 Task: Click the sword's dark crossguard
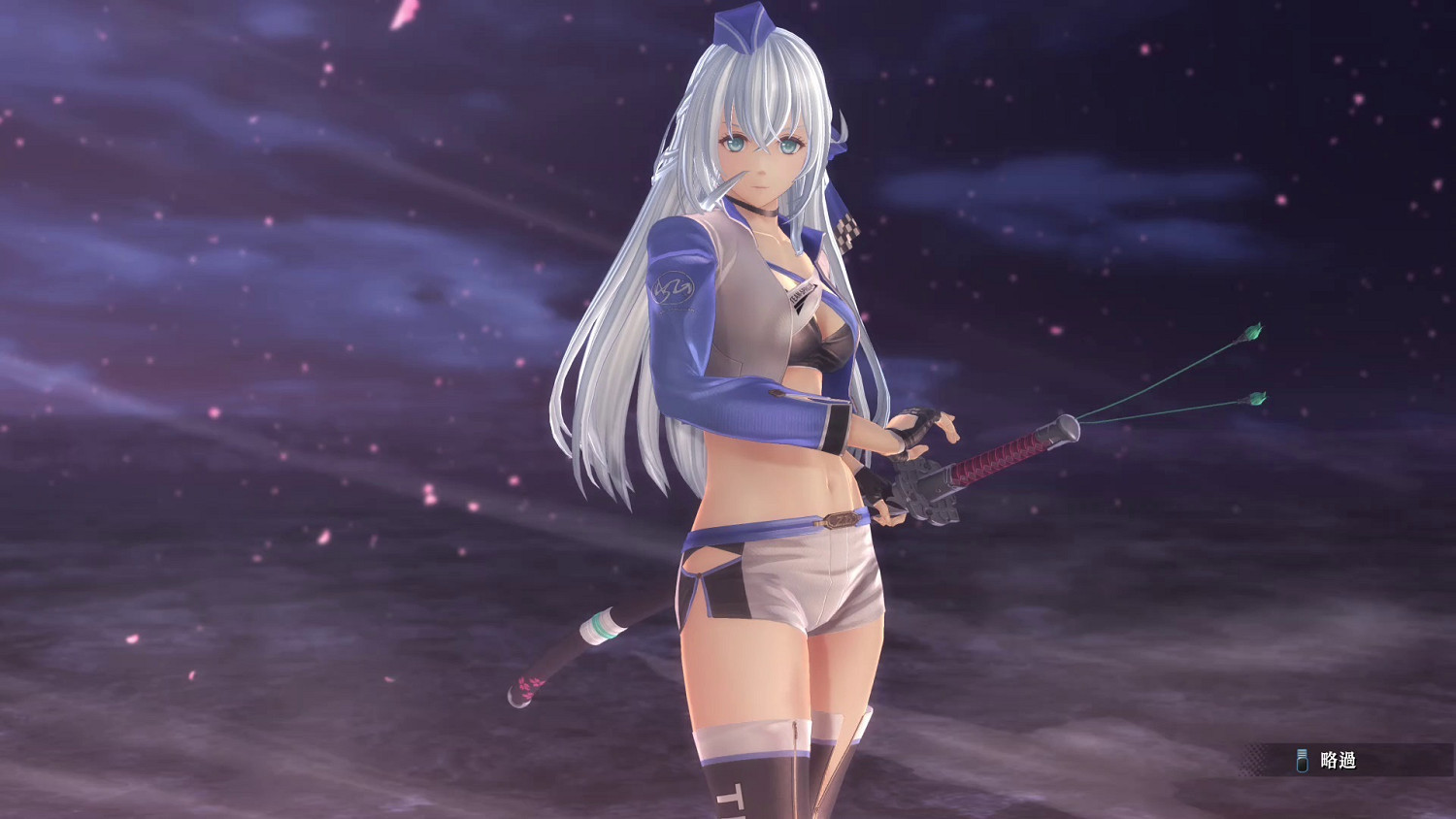[924, 490]
